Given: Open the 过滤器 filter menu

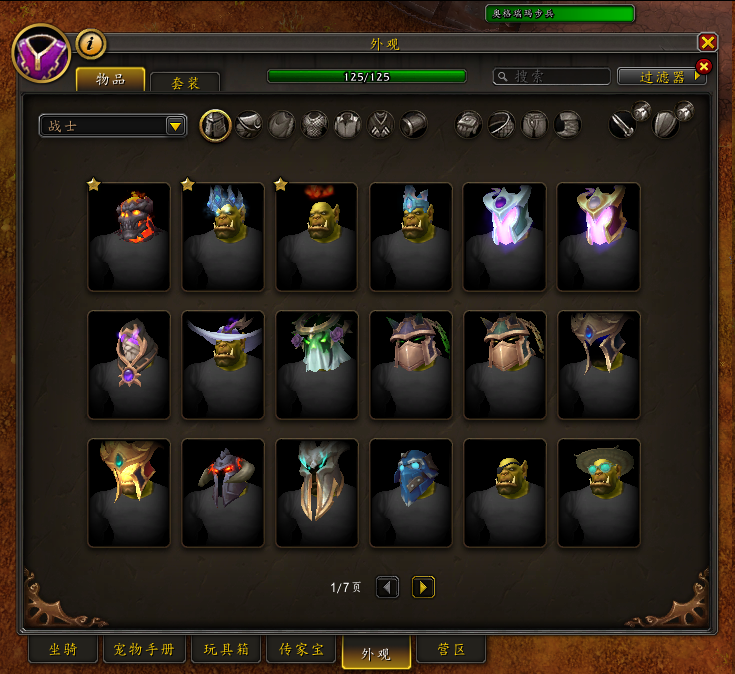Looking at the screenshot, I should click(x=661, y=77).
